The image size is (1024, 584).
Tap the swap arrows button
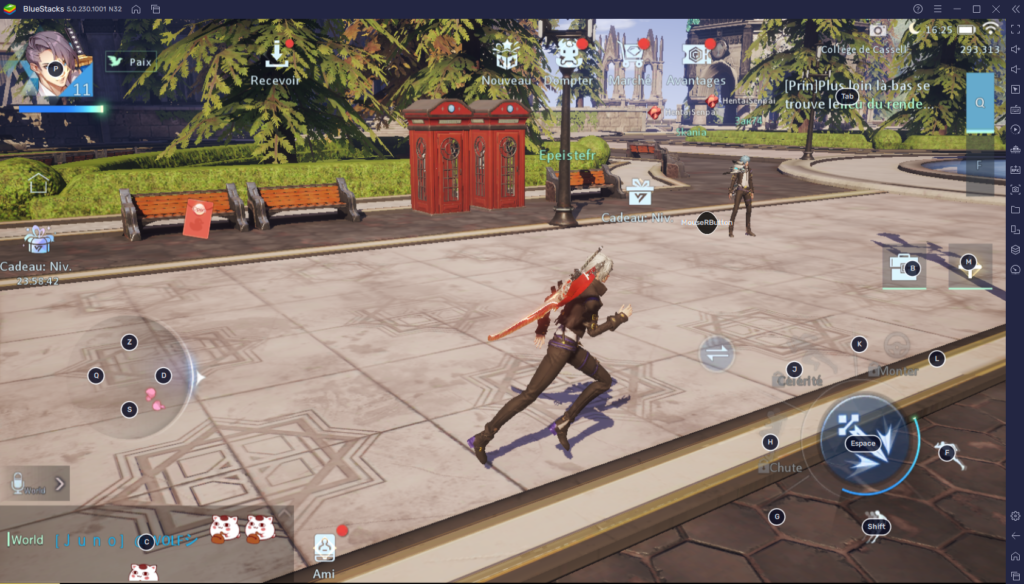click(x=716, y=353)
